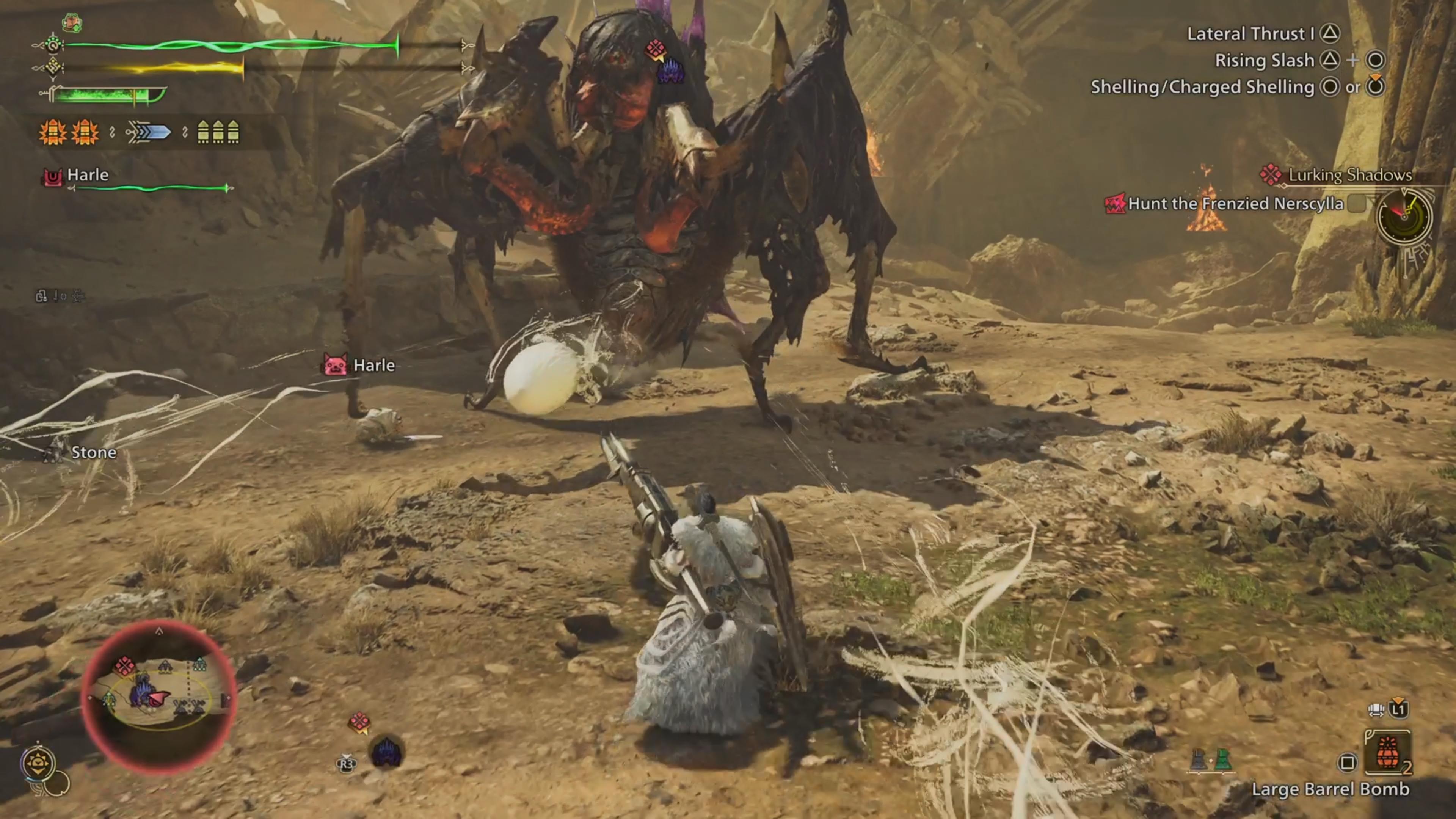Click the Harle nameplate in the party list
Viewport: 1456px width, 819px height.
tap(88, 175)
